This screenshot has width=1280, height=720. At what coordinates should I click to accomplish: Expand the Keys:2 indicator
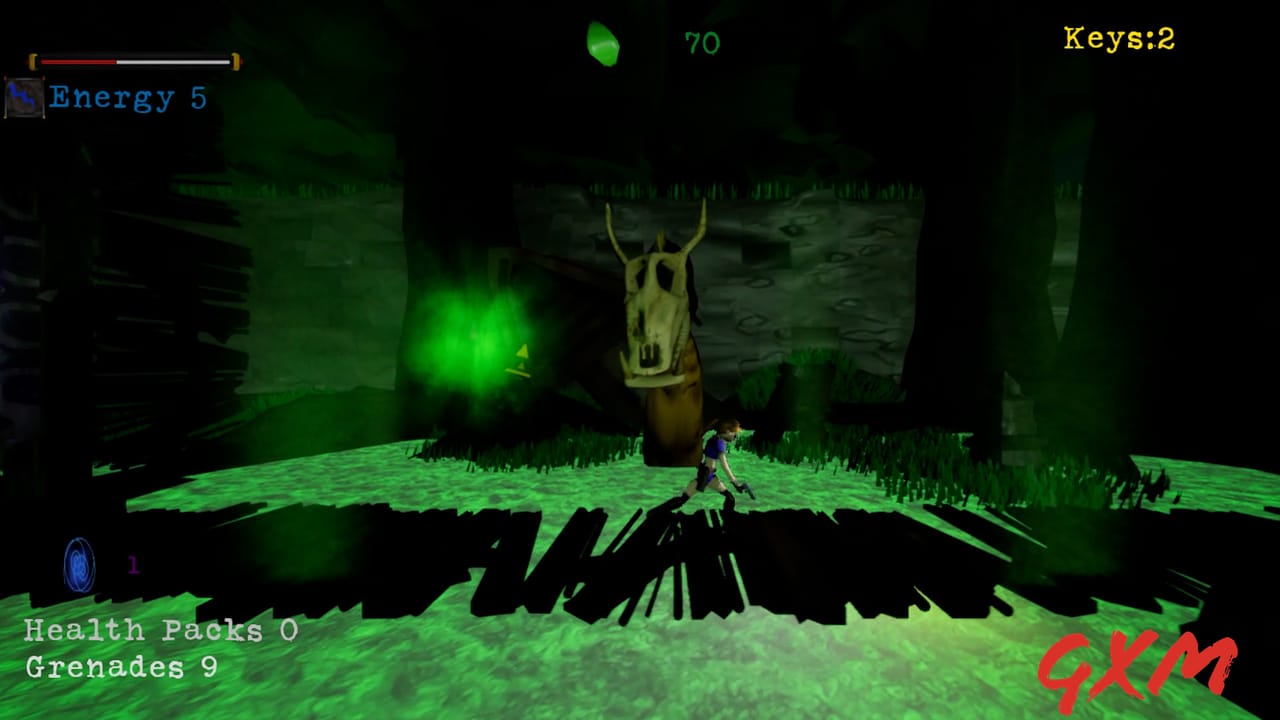[x=1118, y=38]
